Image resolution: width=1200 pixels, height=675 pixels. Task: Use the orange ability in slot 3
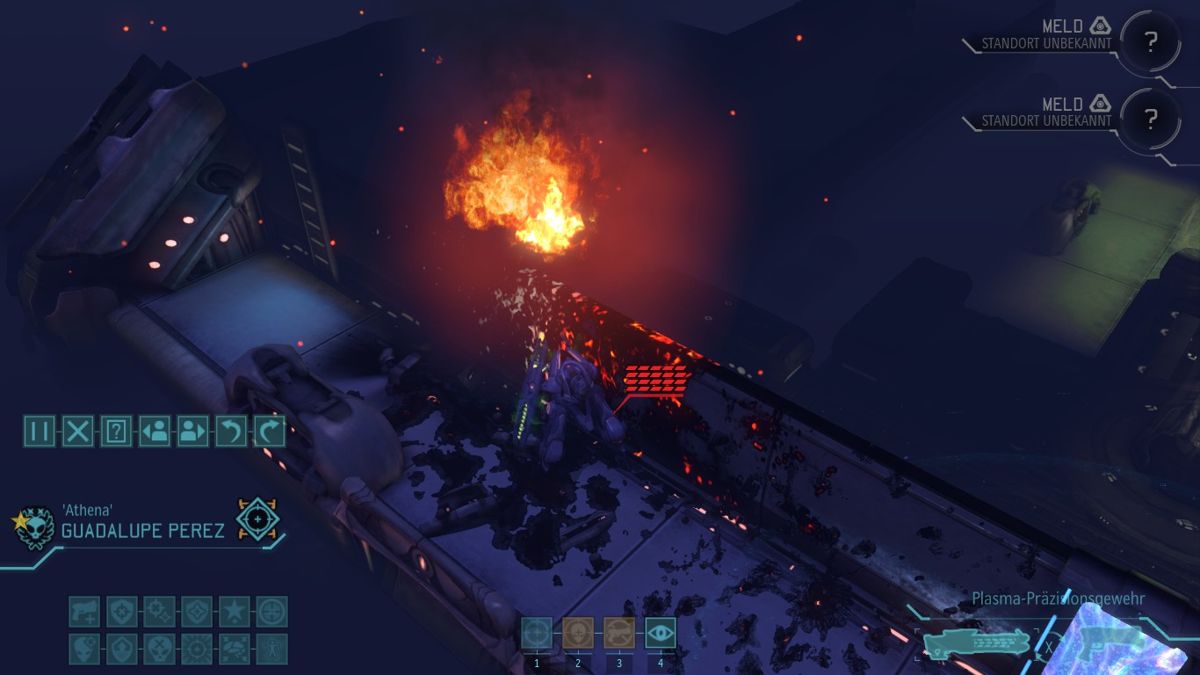pos(619,632)
